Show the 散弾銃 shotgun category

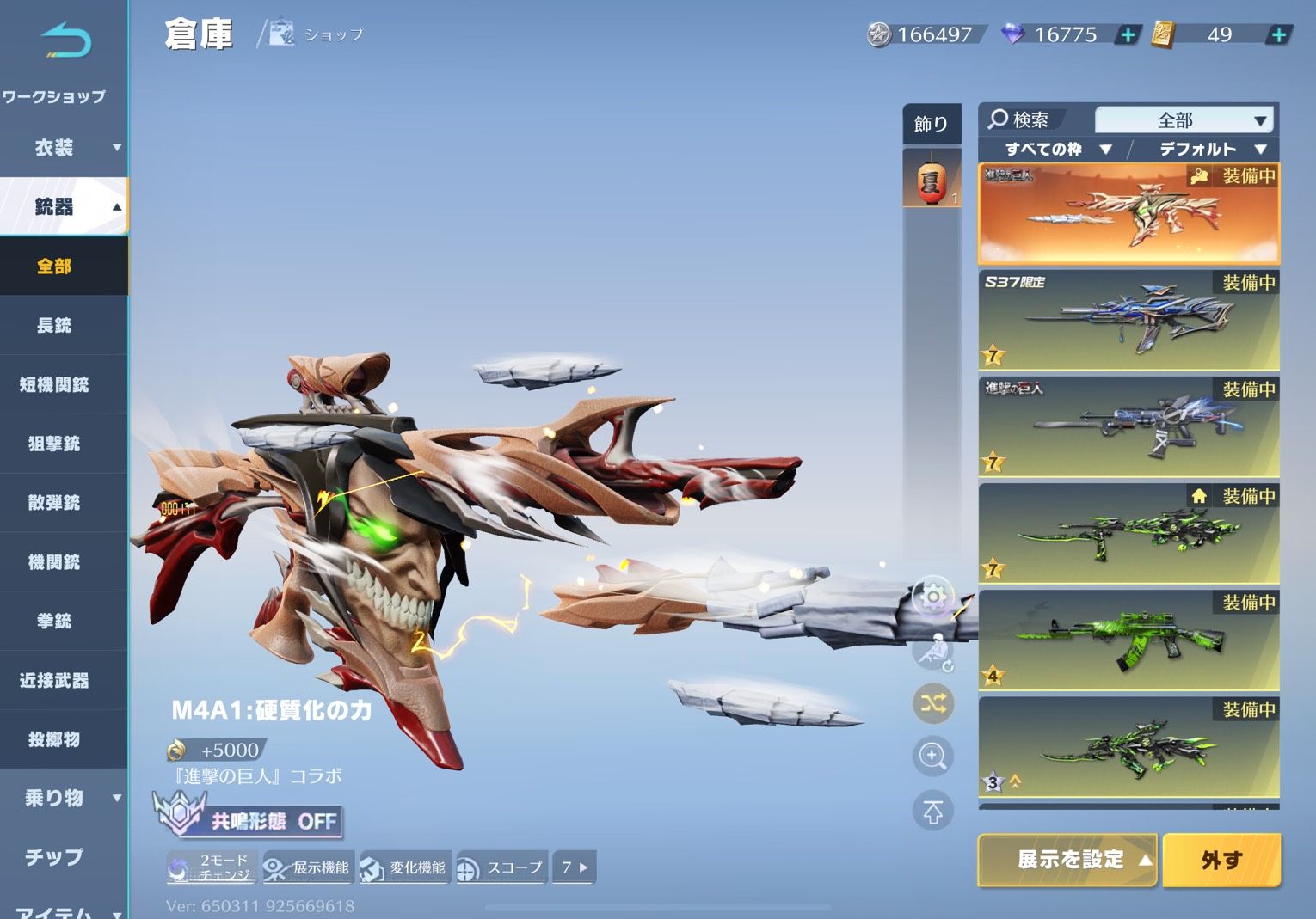54,503
